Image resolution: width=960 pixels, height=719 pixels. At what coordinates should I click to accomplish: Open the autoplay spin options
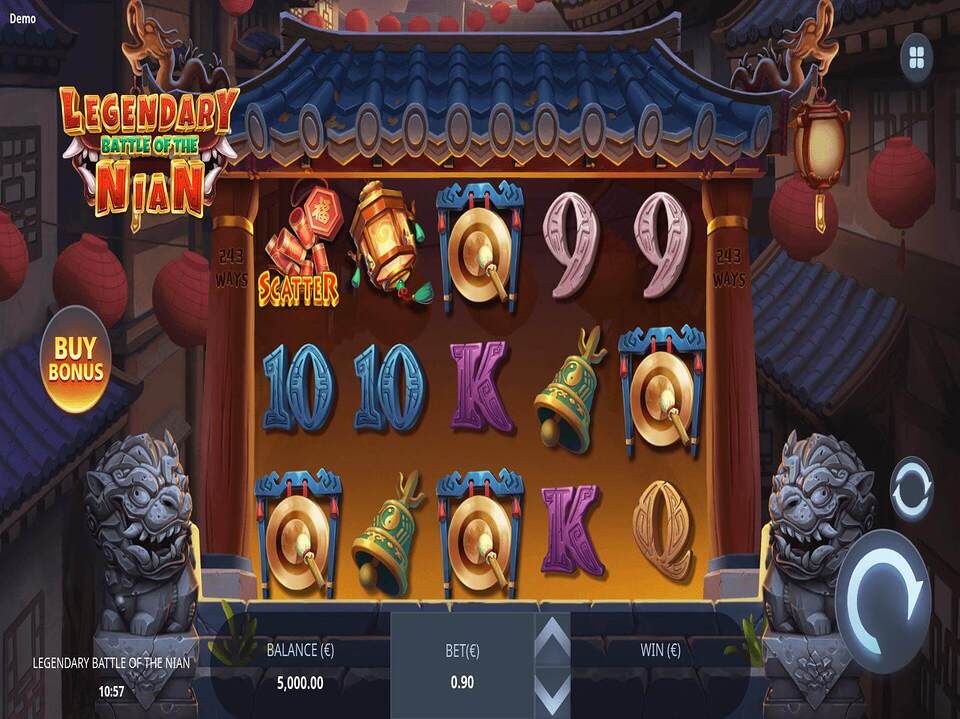click(x=911, y=489)
